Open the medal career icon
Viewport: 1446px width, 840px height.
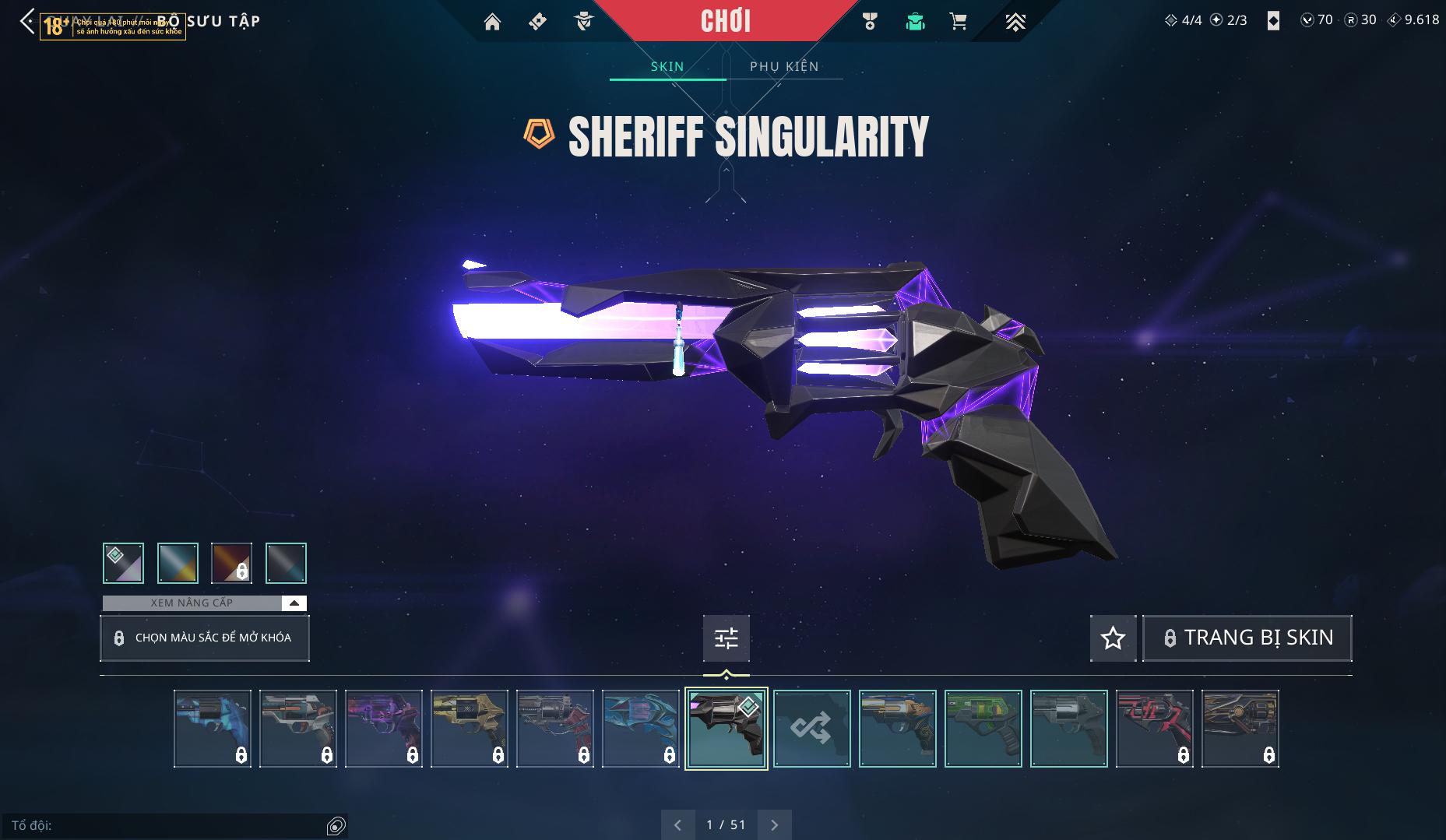click(x=870, y=22)
